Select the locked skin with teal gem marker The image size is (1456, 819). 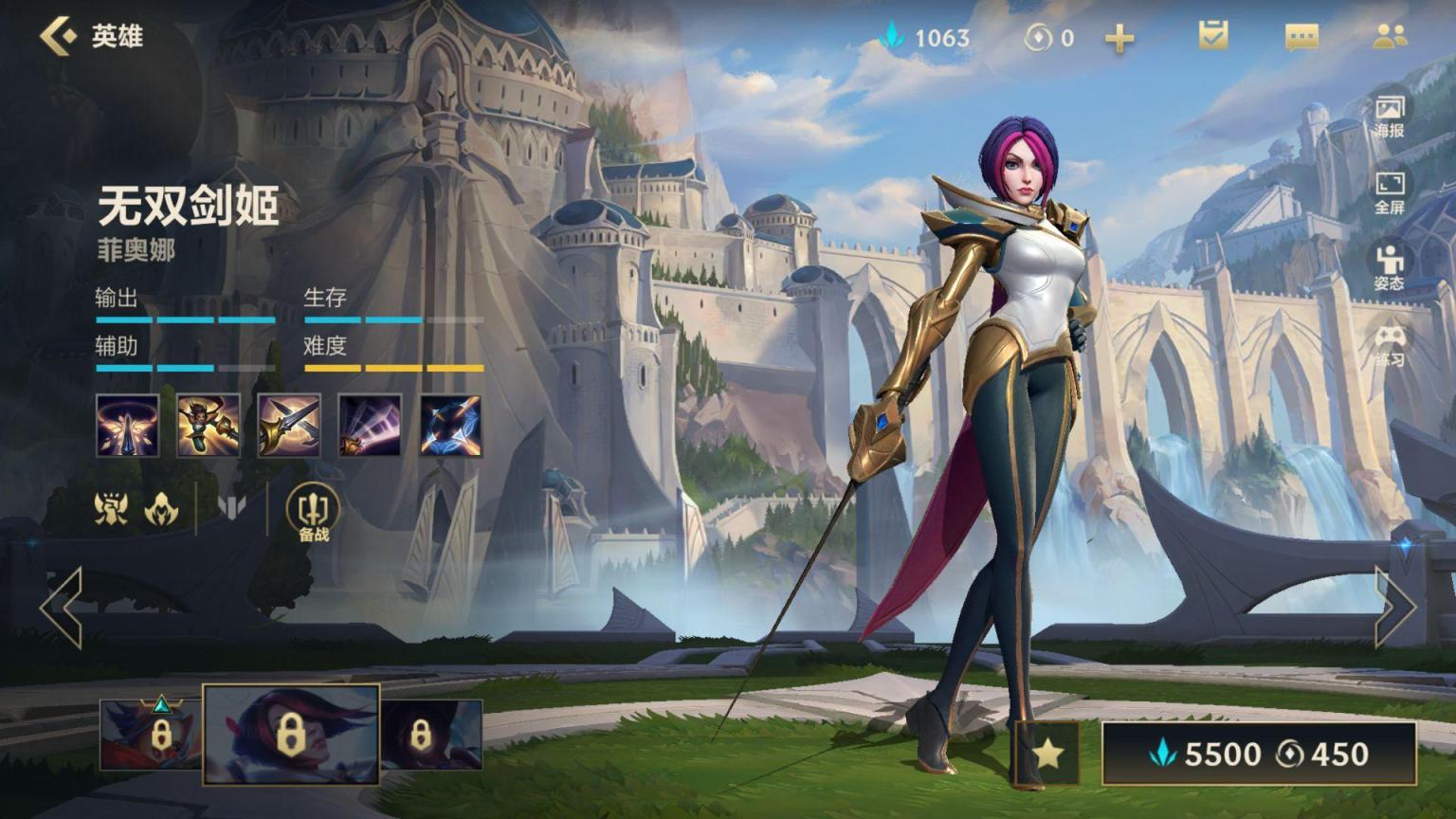point(150,734)
